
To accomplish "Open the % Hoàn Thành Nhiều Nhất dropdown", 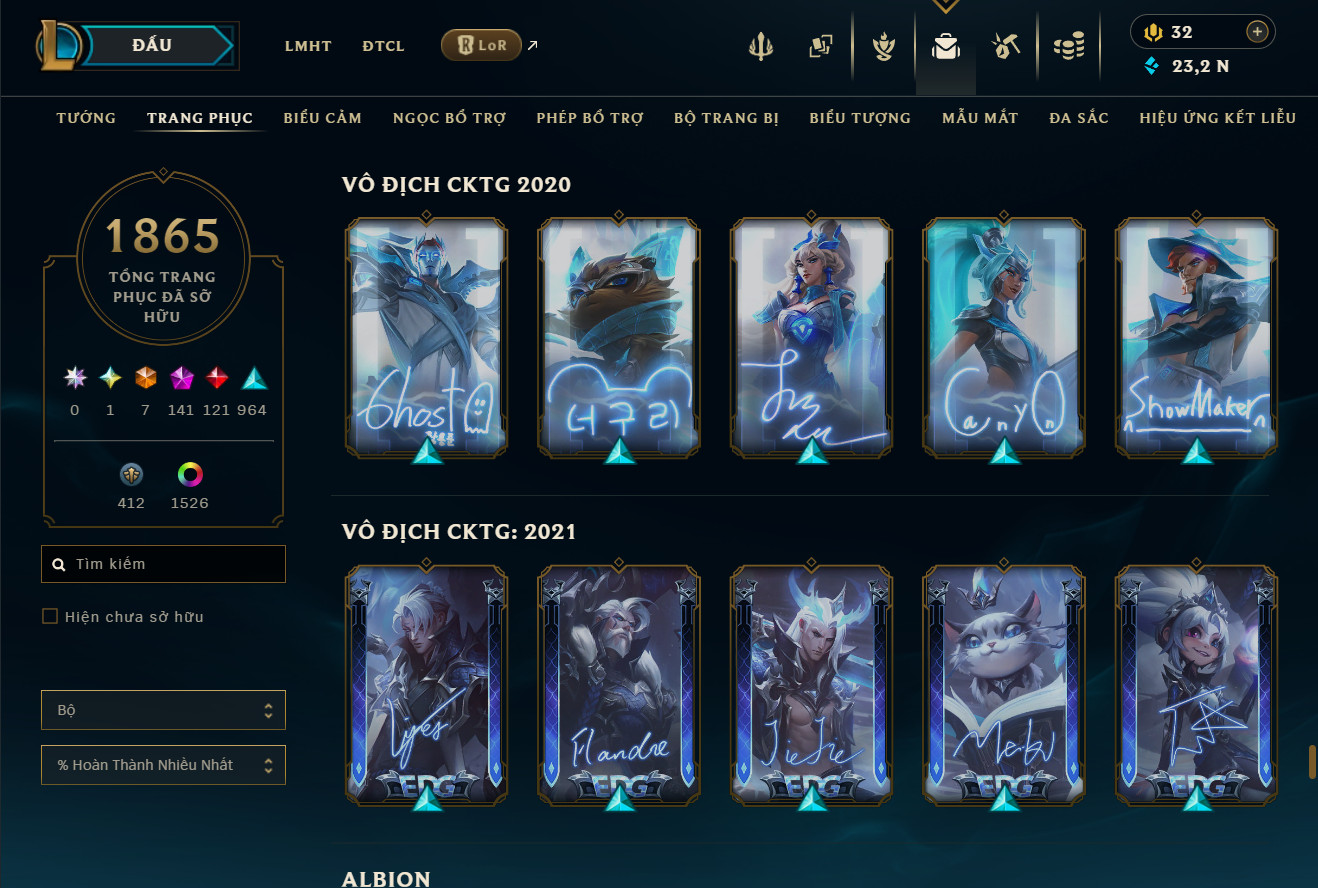I will pos(163,765).
